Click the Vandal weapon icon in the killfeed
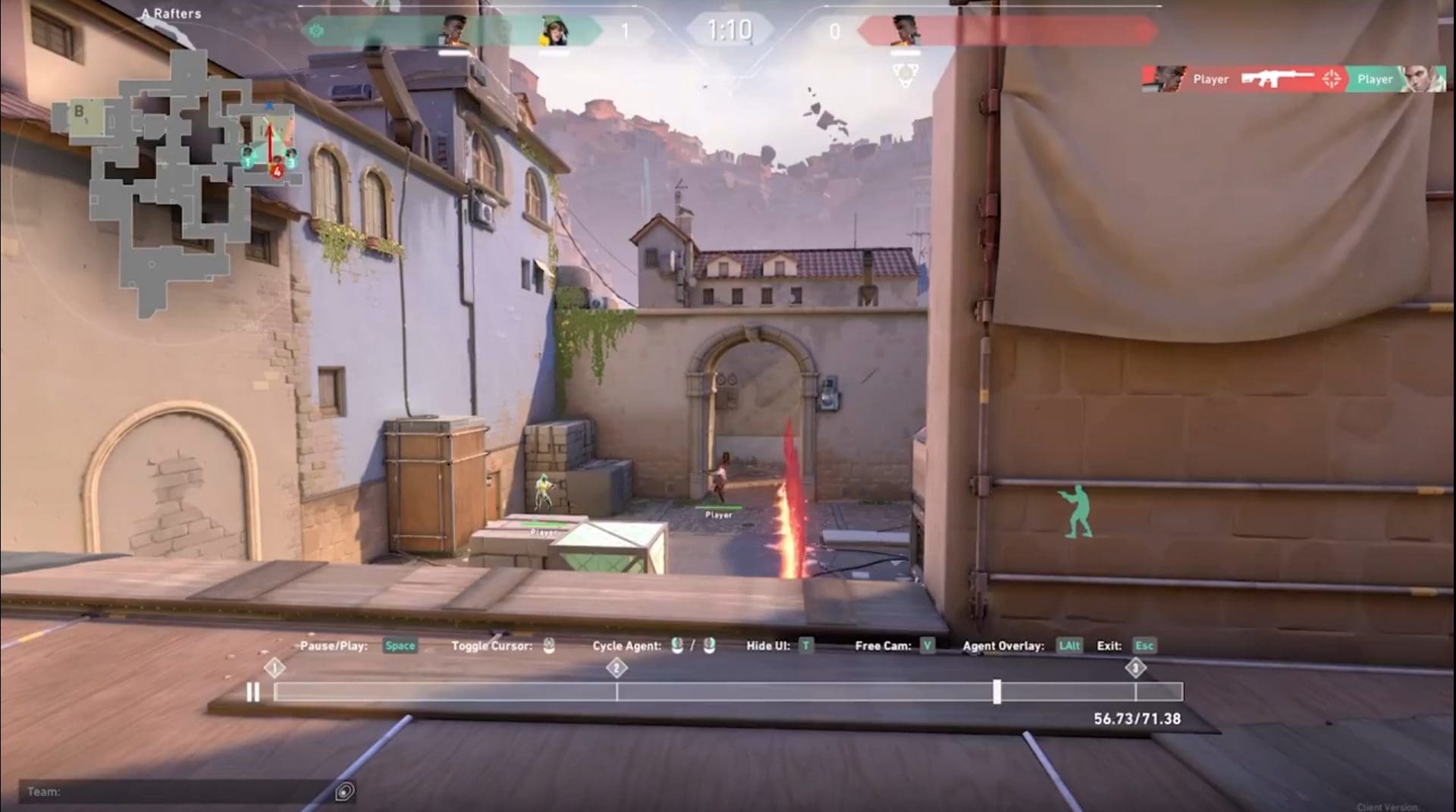This screenshot has width=1456, height=812. tap(1276, 78)
